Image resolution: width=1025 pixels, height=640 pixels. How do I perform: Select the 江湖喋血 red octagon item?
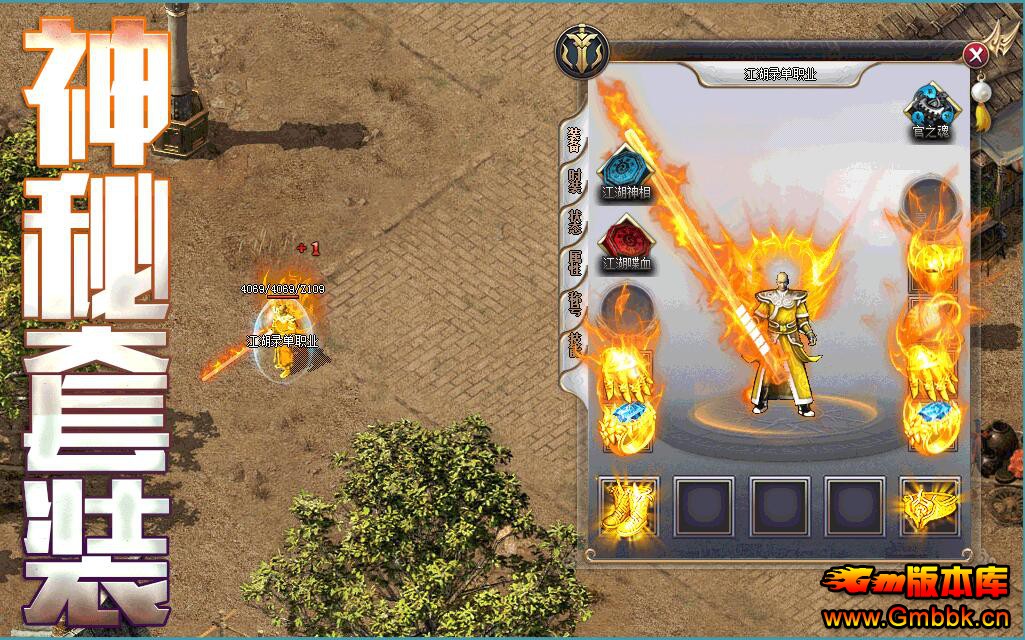tap(626, 240)
